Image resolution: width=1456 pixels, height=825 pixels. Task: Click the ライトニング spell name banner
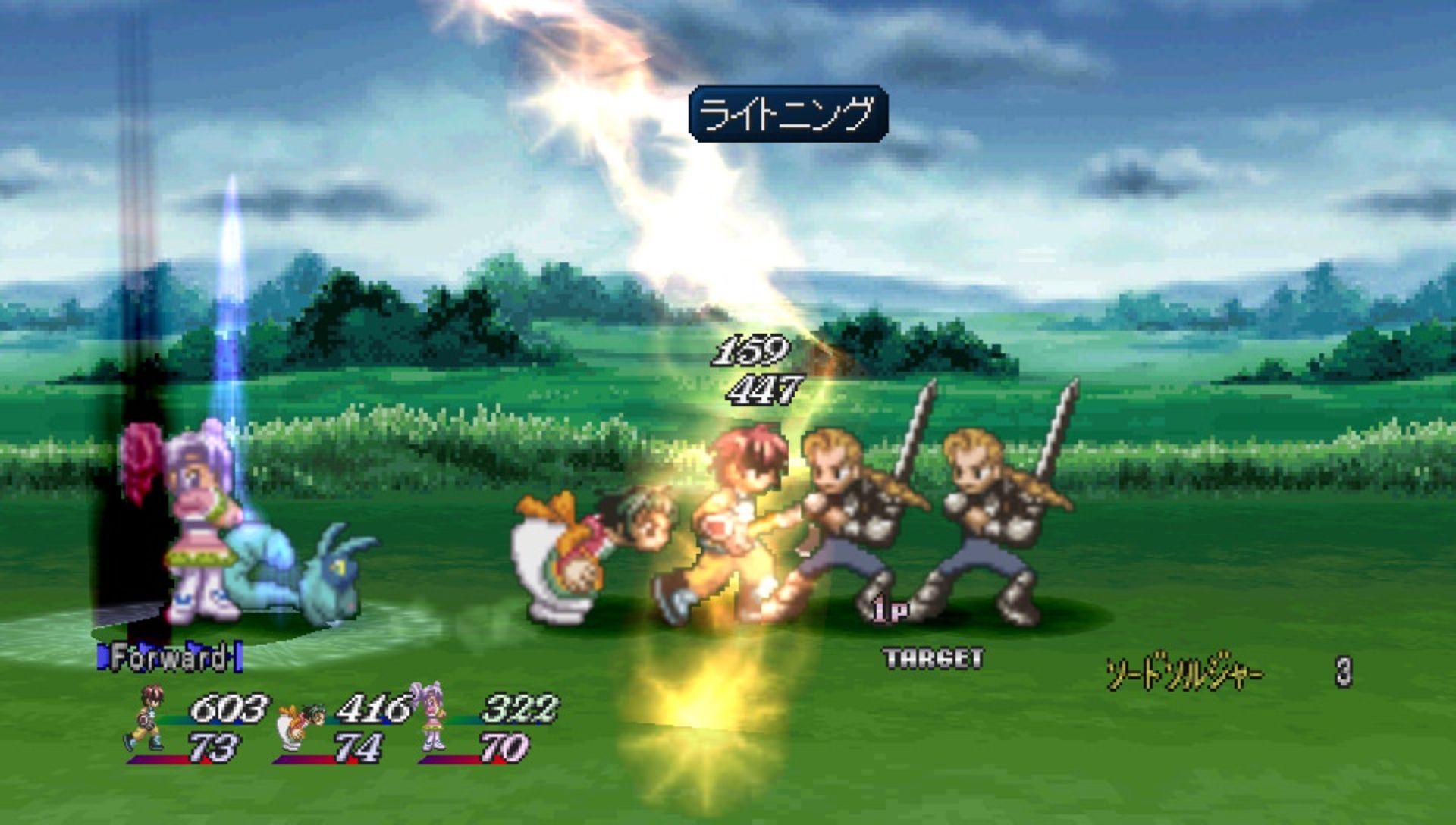pyautogui.click(x=787, y=114)
